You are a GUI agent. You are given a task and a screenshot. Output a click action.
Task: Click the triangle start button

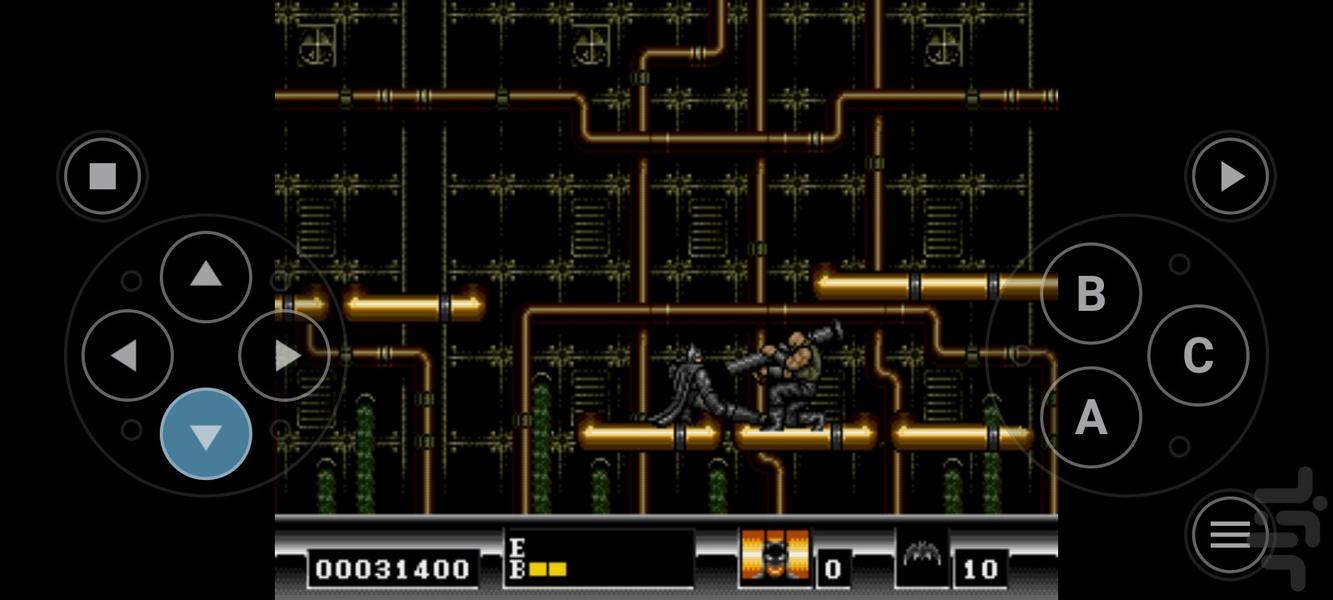(x=1231, y=177)
